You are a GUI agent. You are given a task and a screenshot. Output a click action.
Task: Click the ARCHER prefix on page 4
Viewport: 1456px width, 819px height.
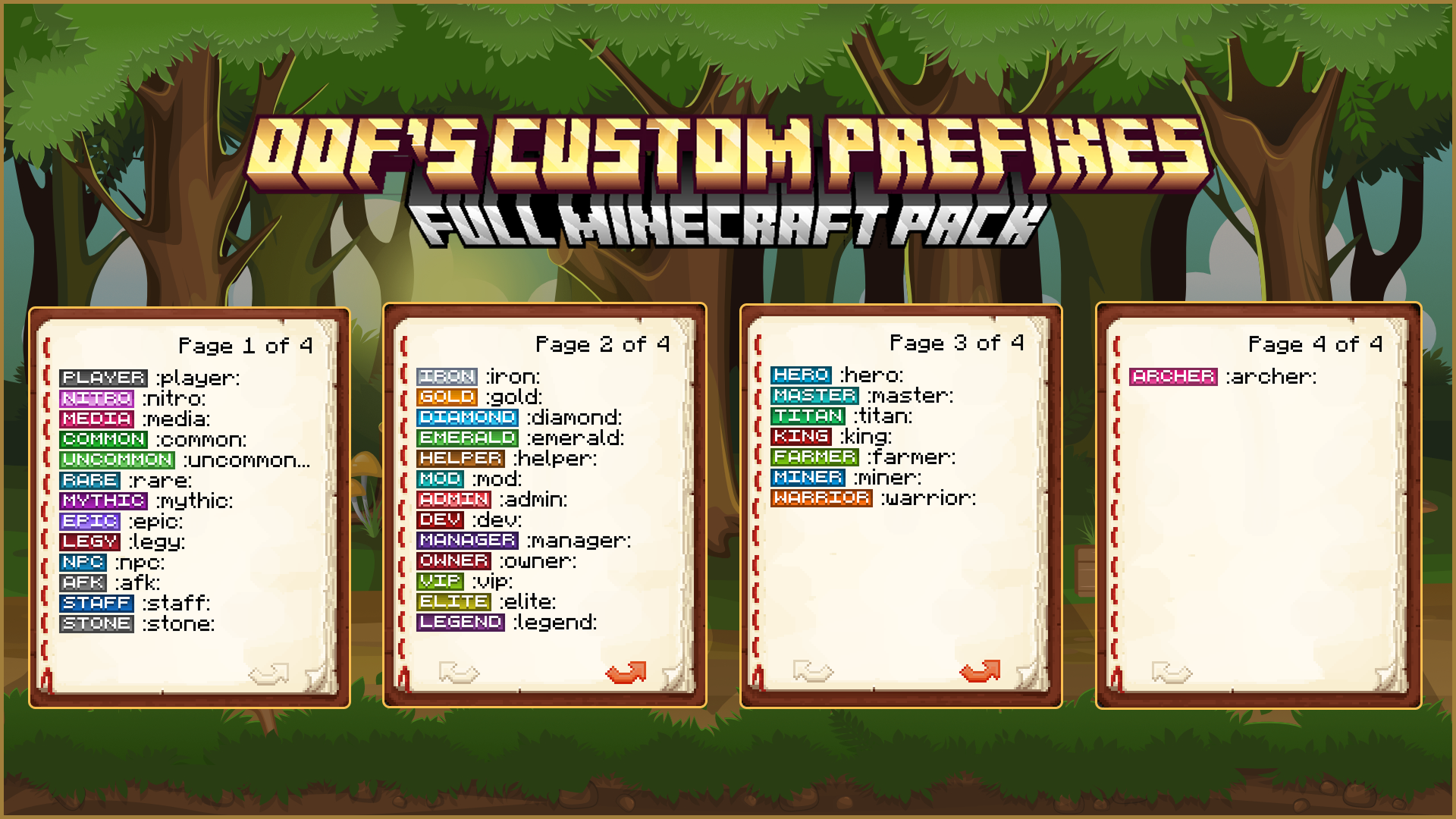[x=1174, y=377]
